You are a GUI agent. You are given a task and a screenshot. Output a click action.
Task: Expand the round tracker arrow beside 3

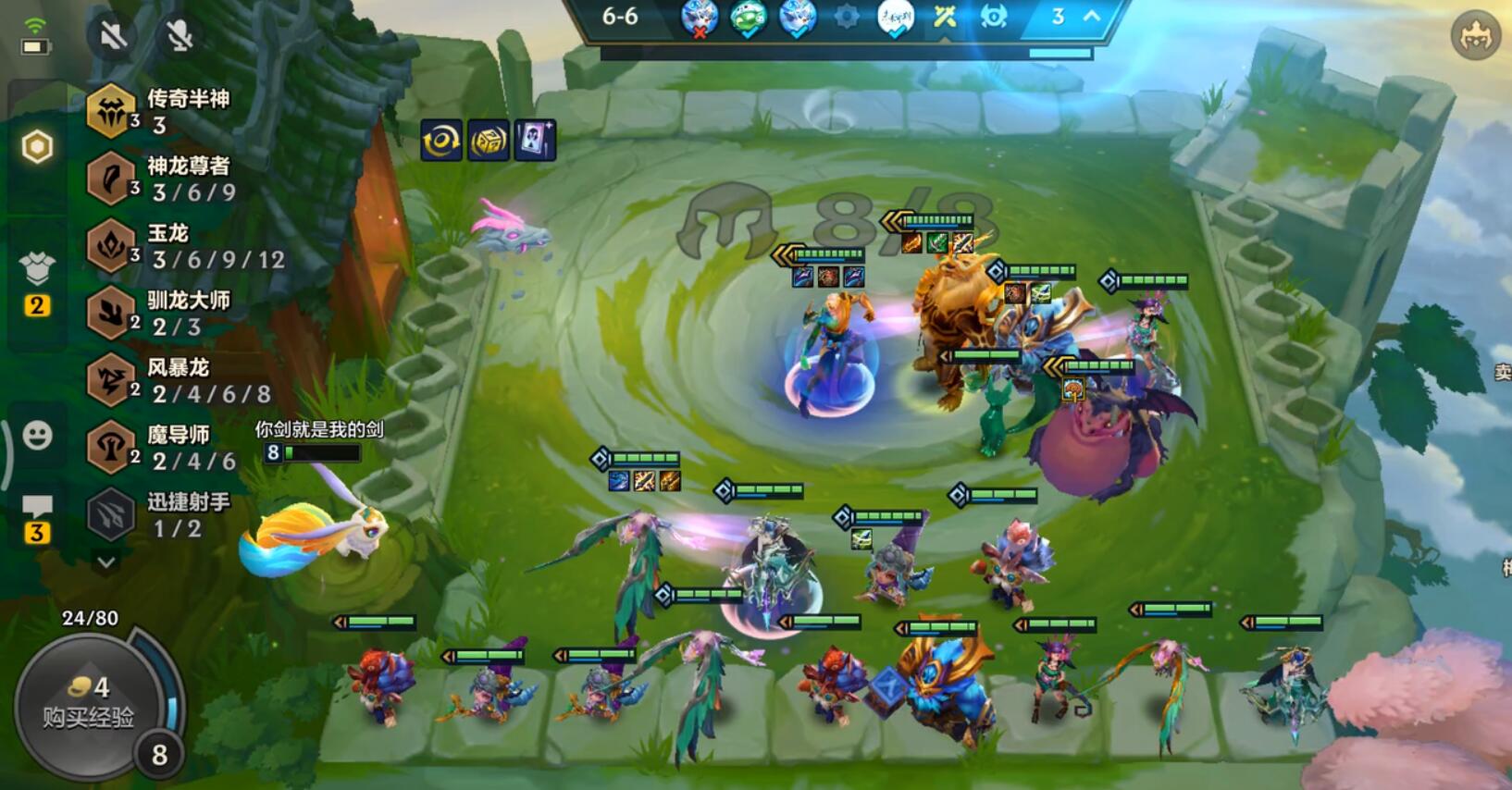pyautogui.click(x=1092, y=17)
